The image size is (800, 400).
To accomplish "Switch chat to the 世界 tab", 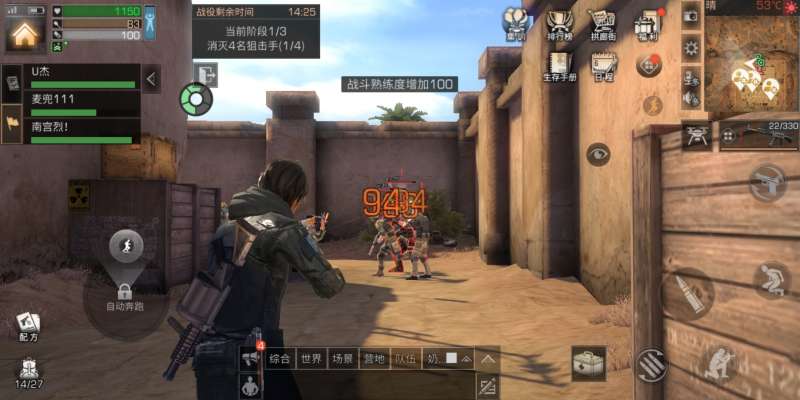I will point(312,358).
